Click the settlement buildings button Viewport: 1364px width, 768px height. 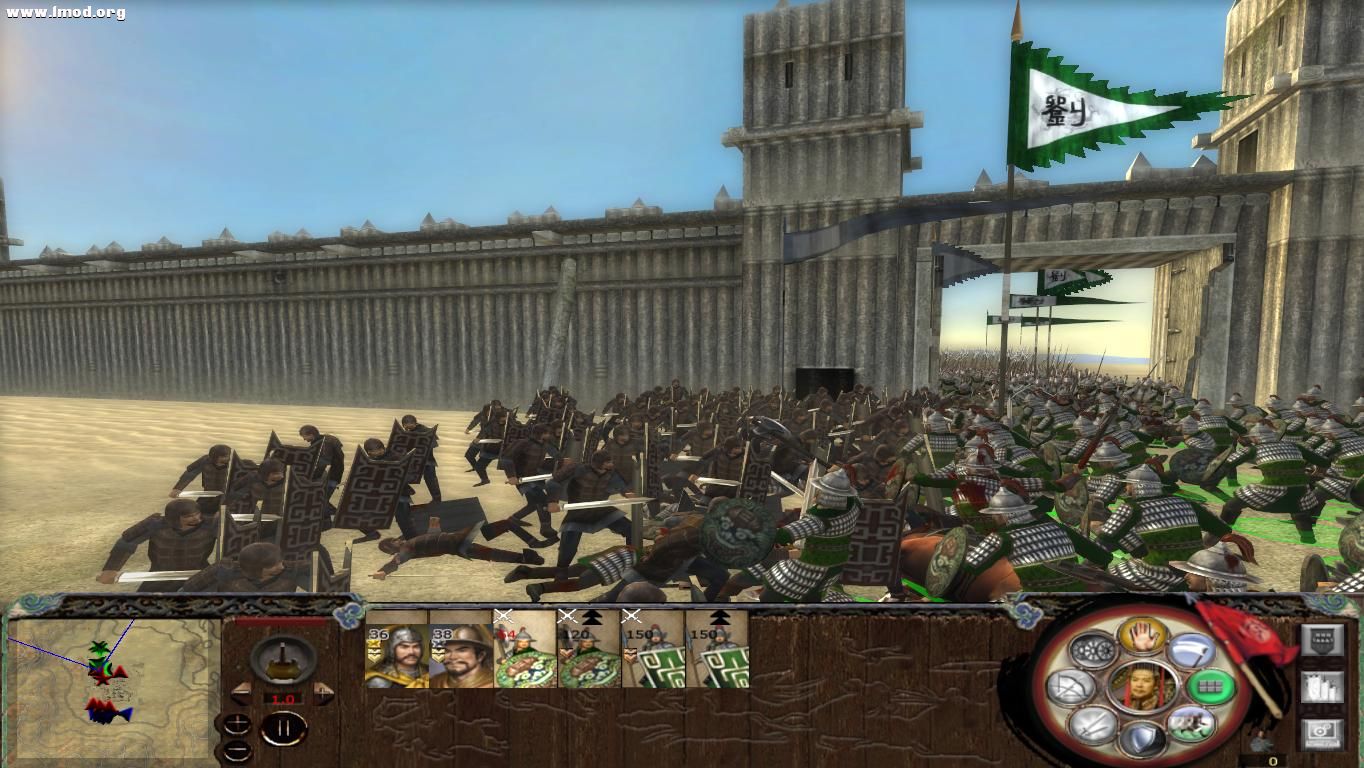pos(1322,686)
